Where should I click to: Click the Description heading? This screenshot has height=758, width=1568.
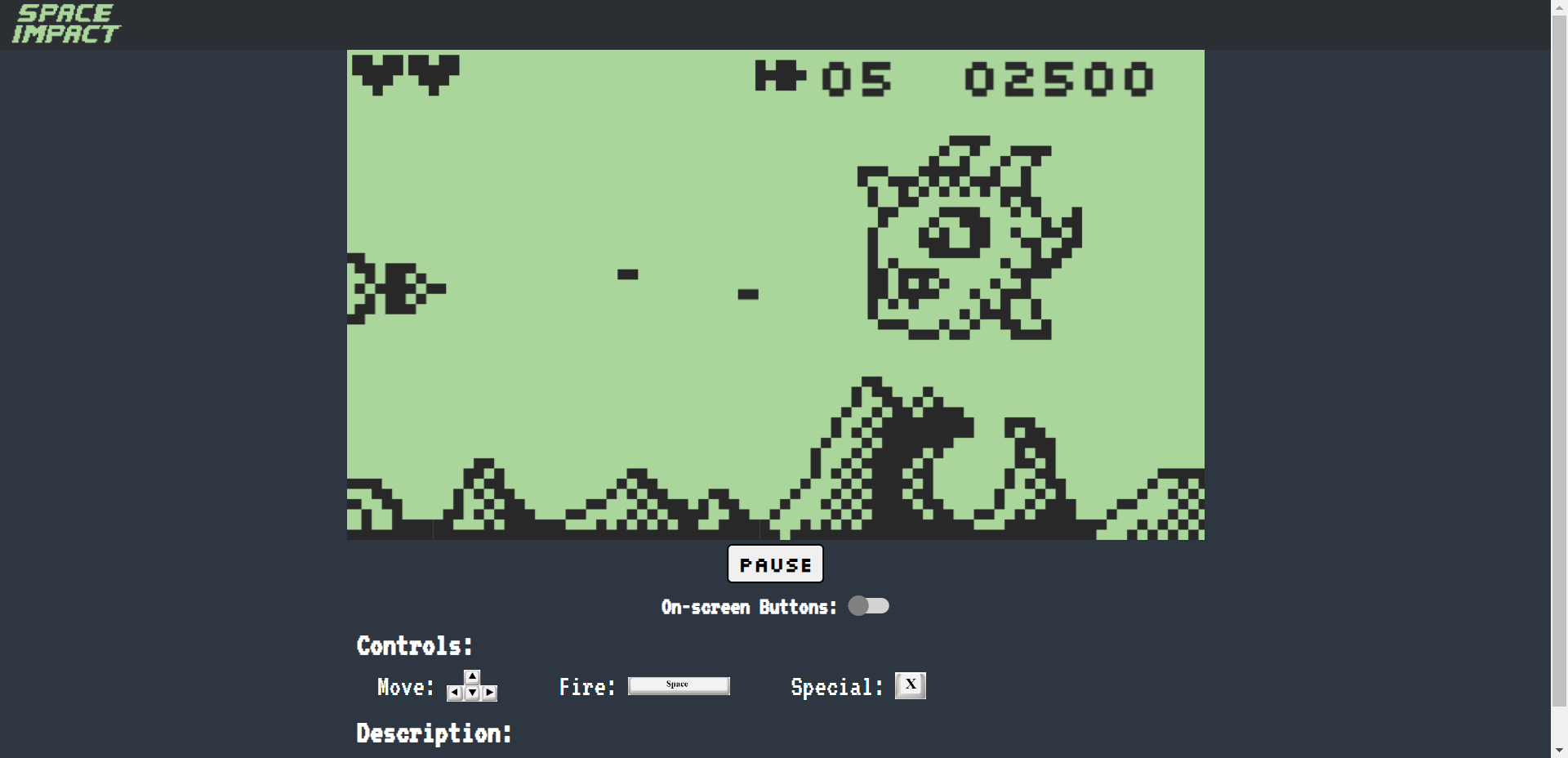pyautogui.click(x=434, y=733)
